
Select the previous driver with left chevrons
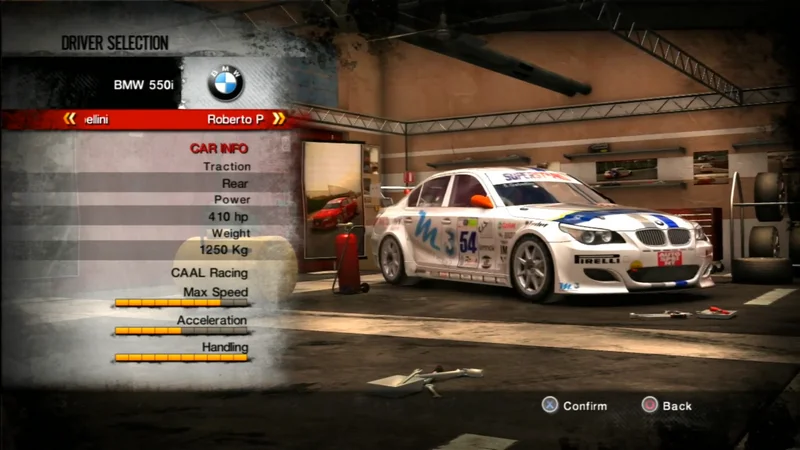(69, 119)
